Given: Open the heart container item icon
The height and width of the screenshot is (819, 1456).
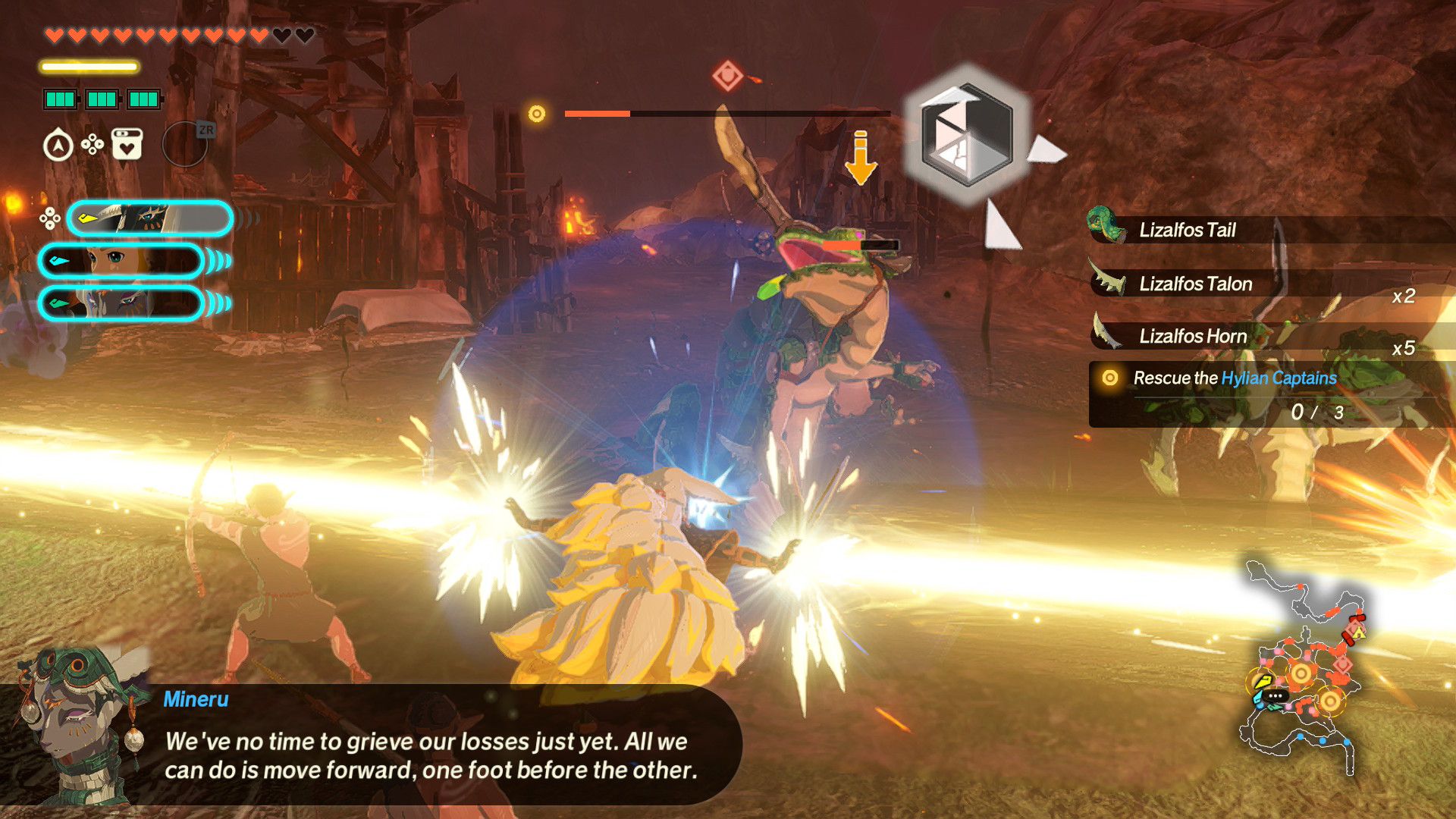Looking at the screenshot, I should point(127,144).
